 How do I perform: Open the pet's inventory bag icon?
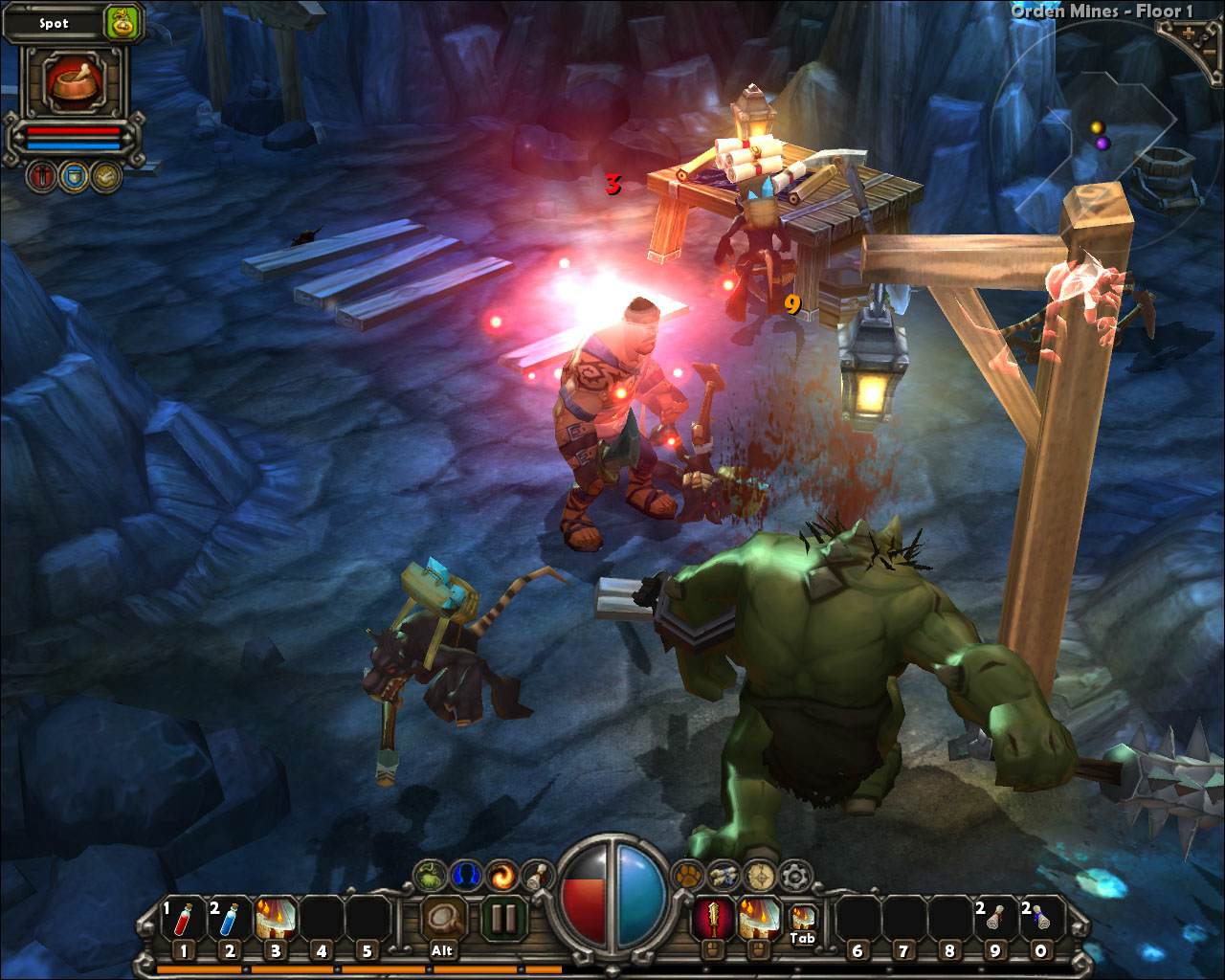tap(123, 23)
